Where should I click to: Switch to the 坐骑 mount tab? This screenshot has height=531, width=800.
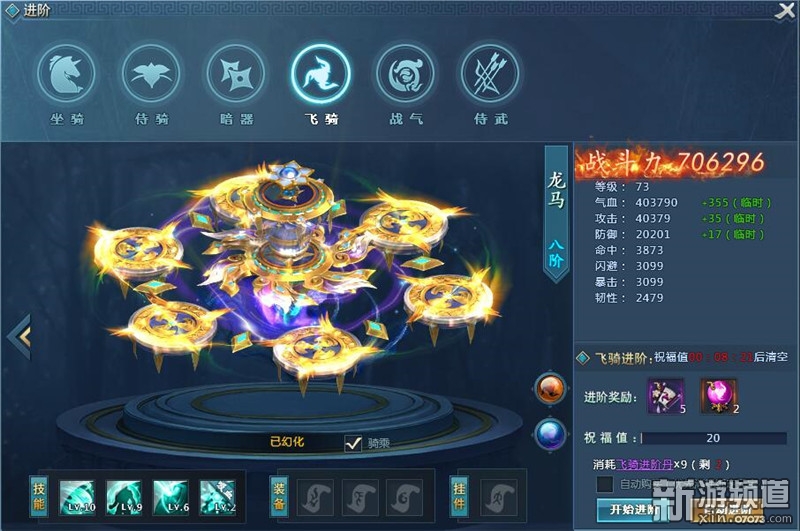(x=67, y=73)
